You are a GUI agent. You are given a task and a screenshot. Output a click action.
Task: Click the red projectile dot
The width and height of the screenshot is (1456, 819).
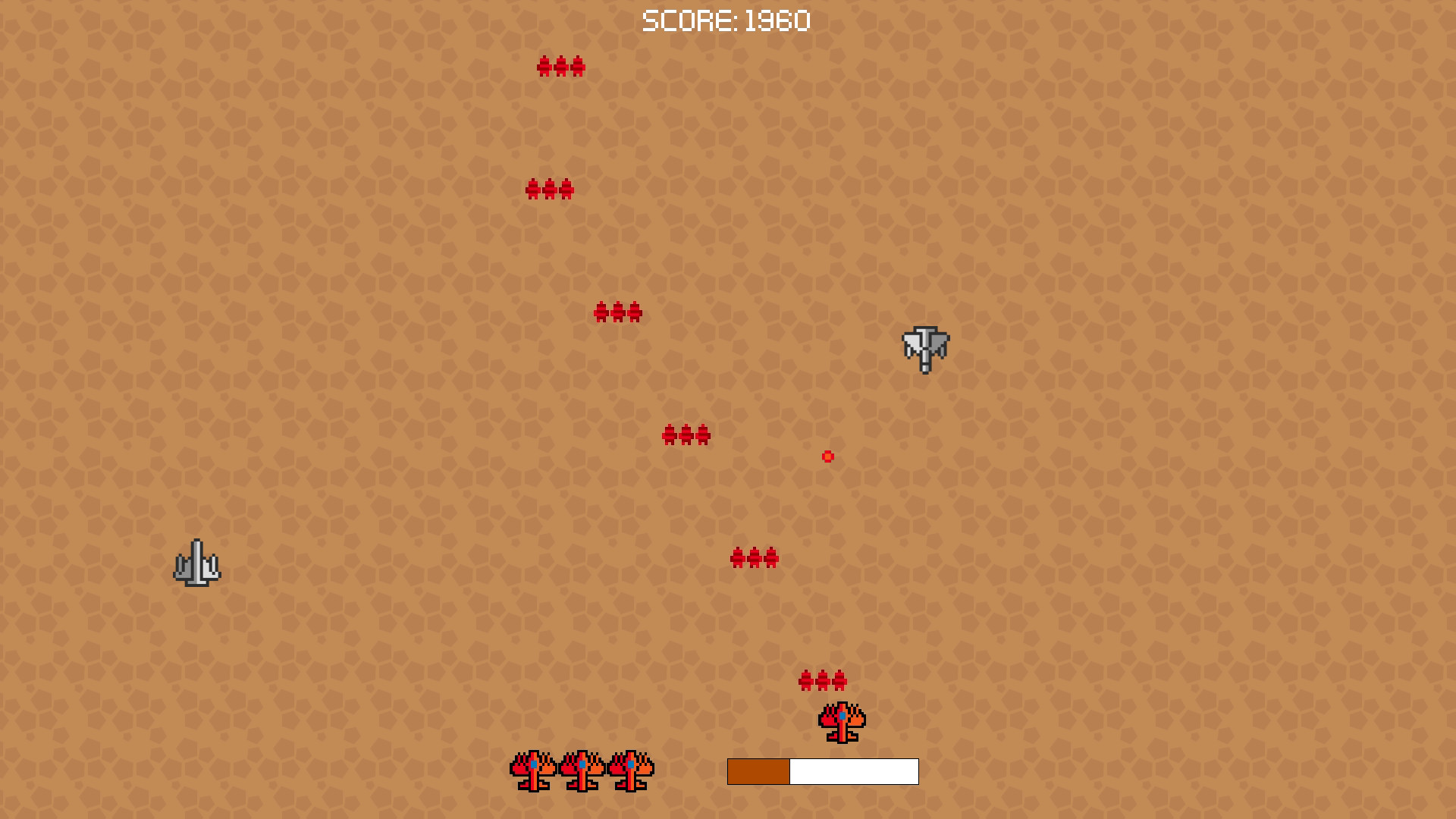pos(827,457)
